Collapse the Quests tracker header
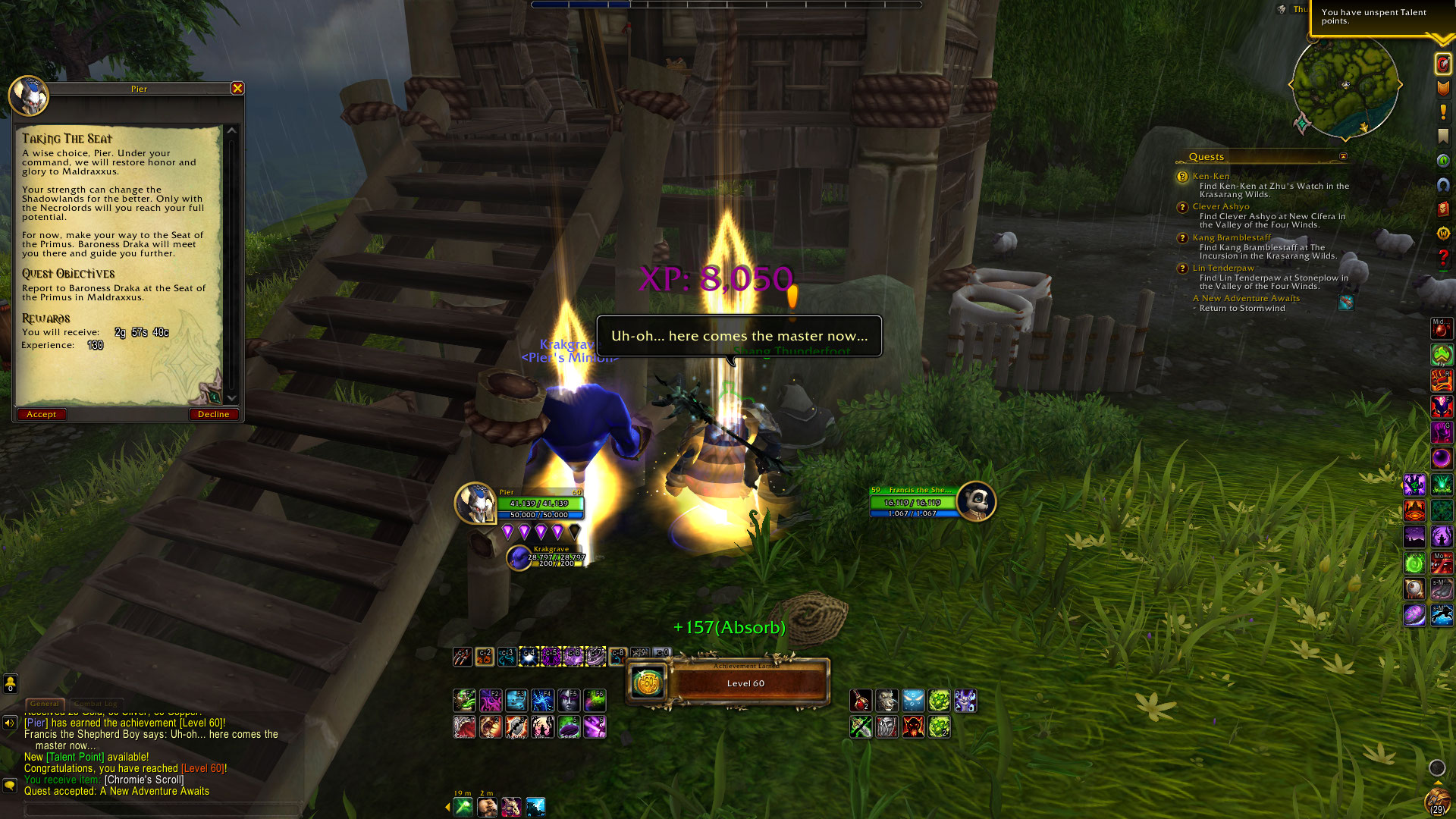The height and width of the screenshot is (819, 1456). pyautogui.click(x=1343, y=157)
